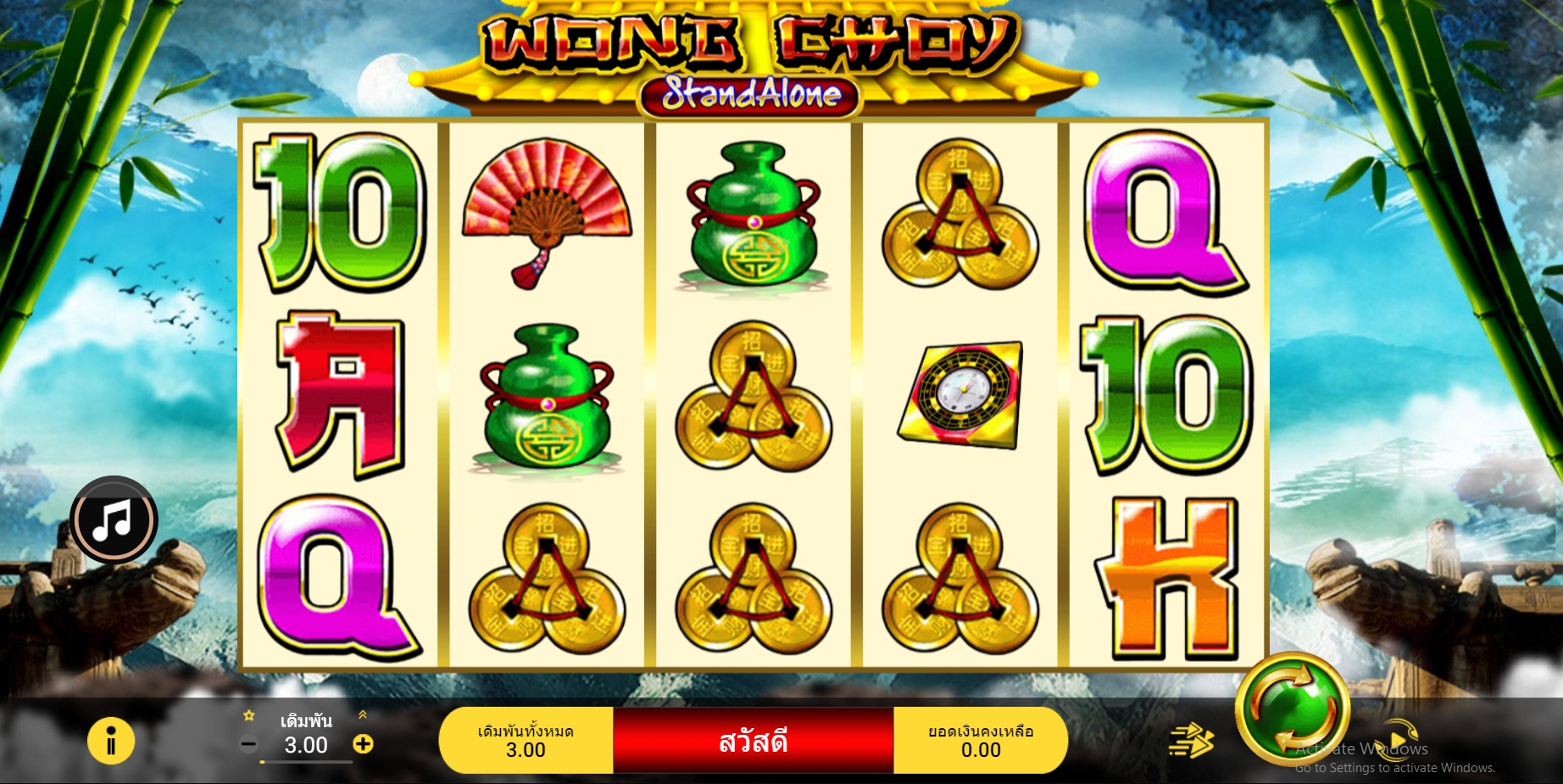1563x784 pixels.
Task: Set max bet with the double-chevron icon
Action: (x=363, y=715)
